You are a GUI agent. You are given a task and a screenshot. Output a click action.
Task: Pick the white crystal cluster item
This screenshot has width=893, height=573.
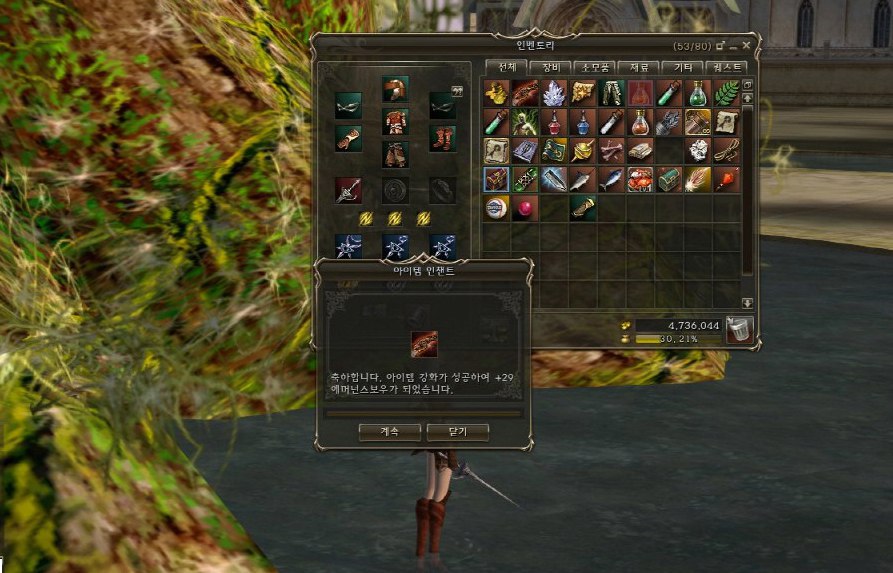pyautogui.click(x=554, y=93)
